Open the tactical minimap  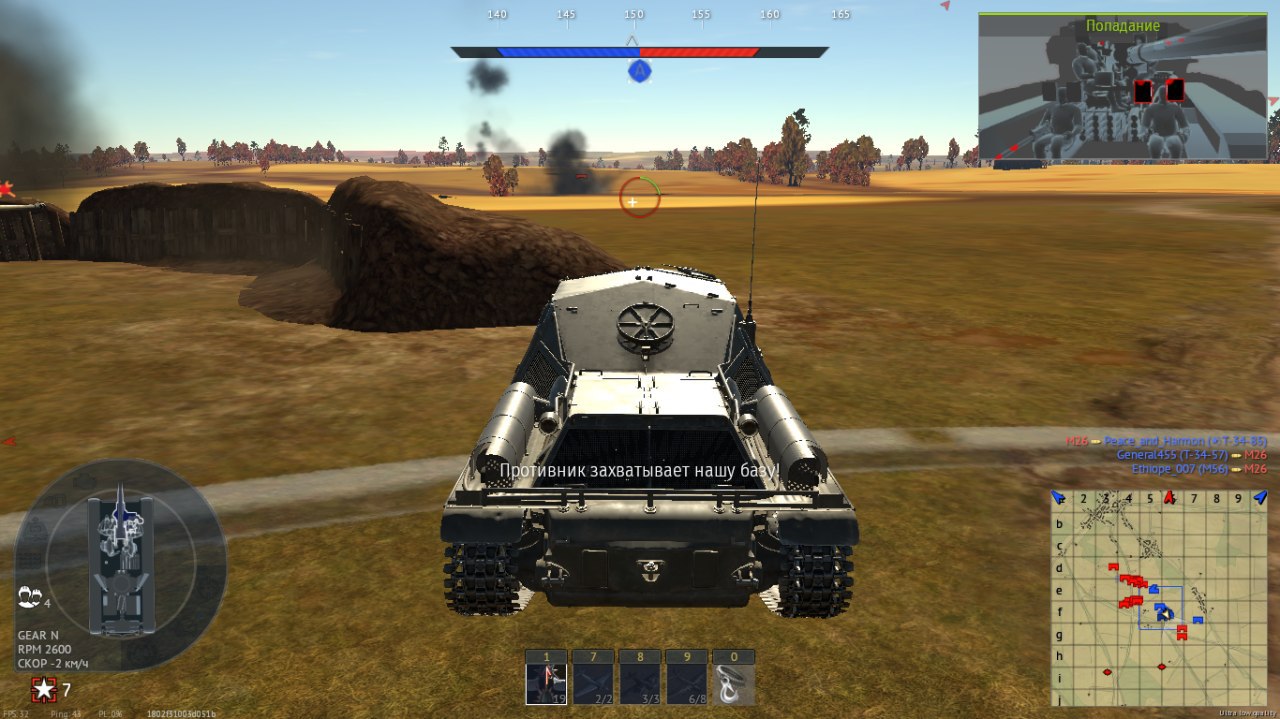(x=1158, y=598)
